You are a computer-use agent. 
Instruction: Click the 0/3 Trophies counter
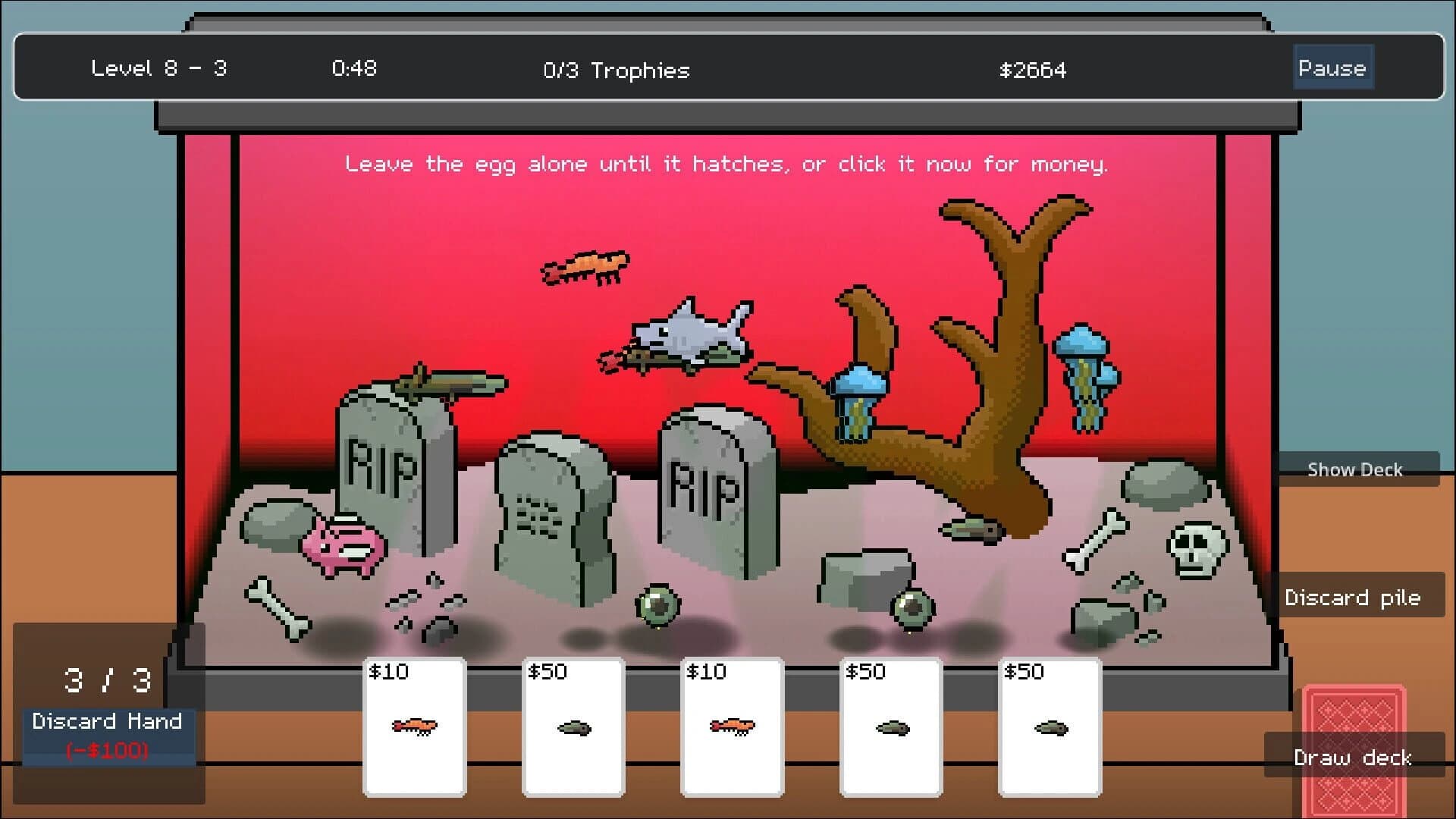616,71
